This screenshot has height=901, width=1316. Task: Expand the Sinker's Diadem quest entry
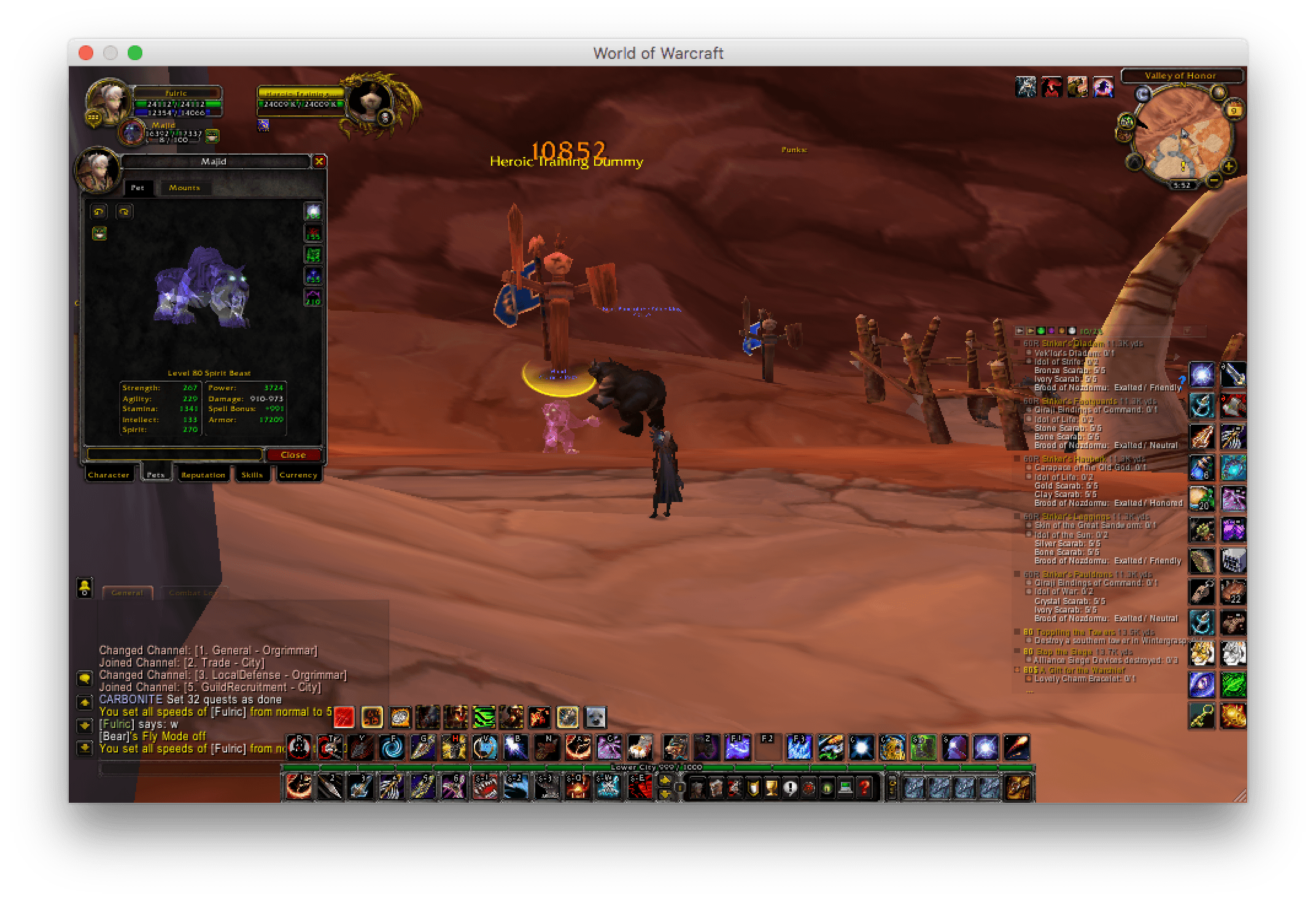click(1016, 344)
